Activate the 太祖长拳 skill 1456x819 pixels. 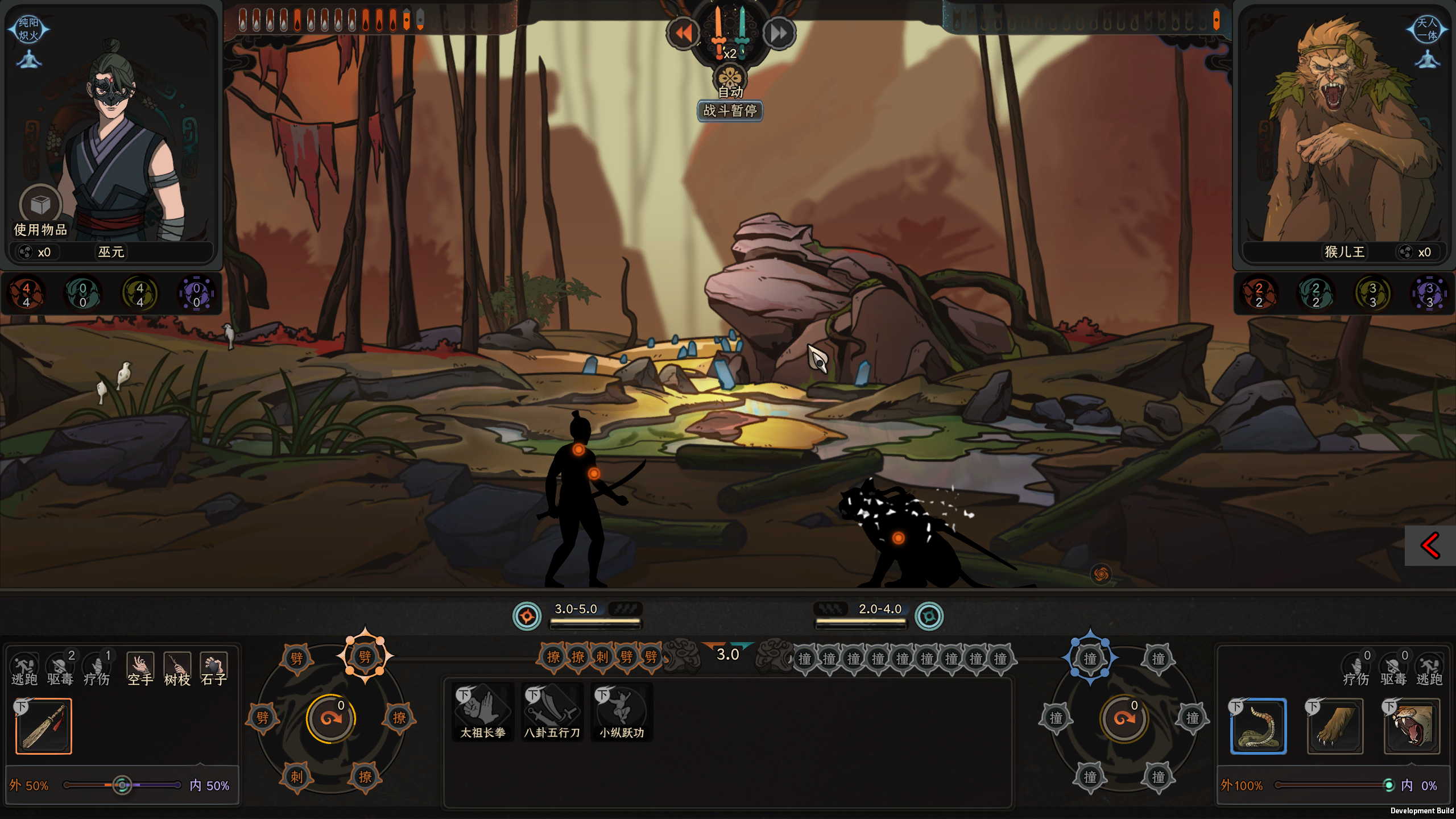click(x=483, y=712)
